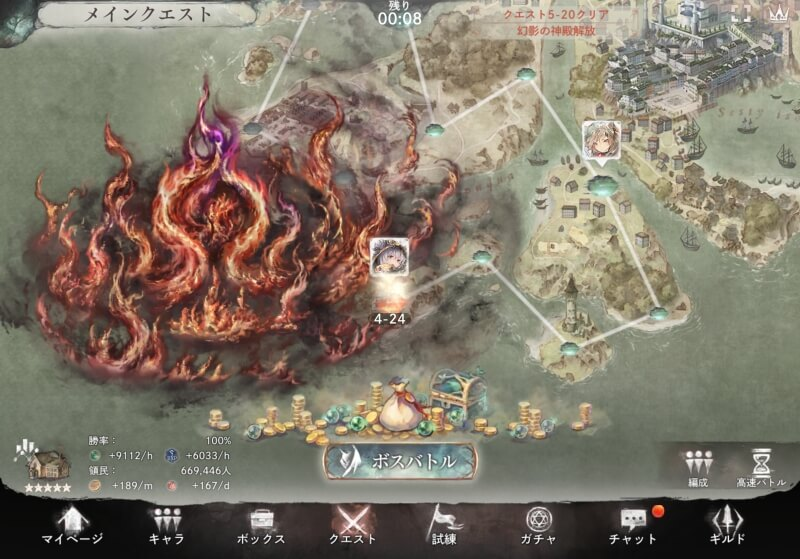
Task: Toggle the fullscreen bracket icon
Action: pos(741,14)
